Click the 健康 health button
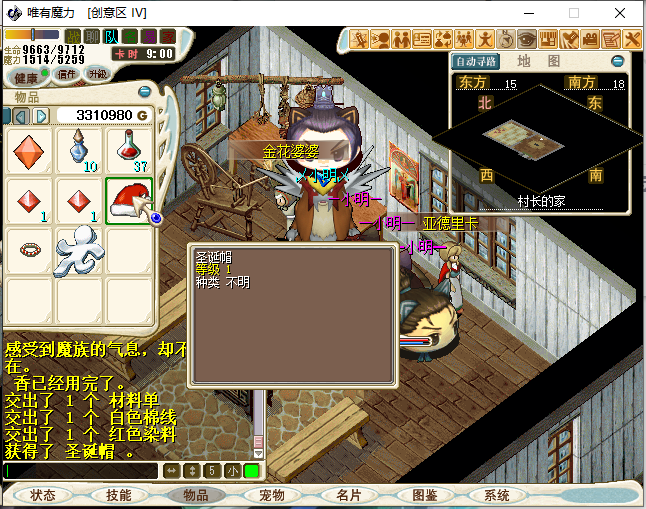 27,77
